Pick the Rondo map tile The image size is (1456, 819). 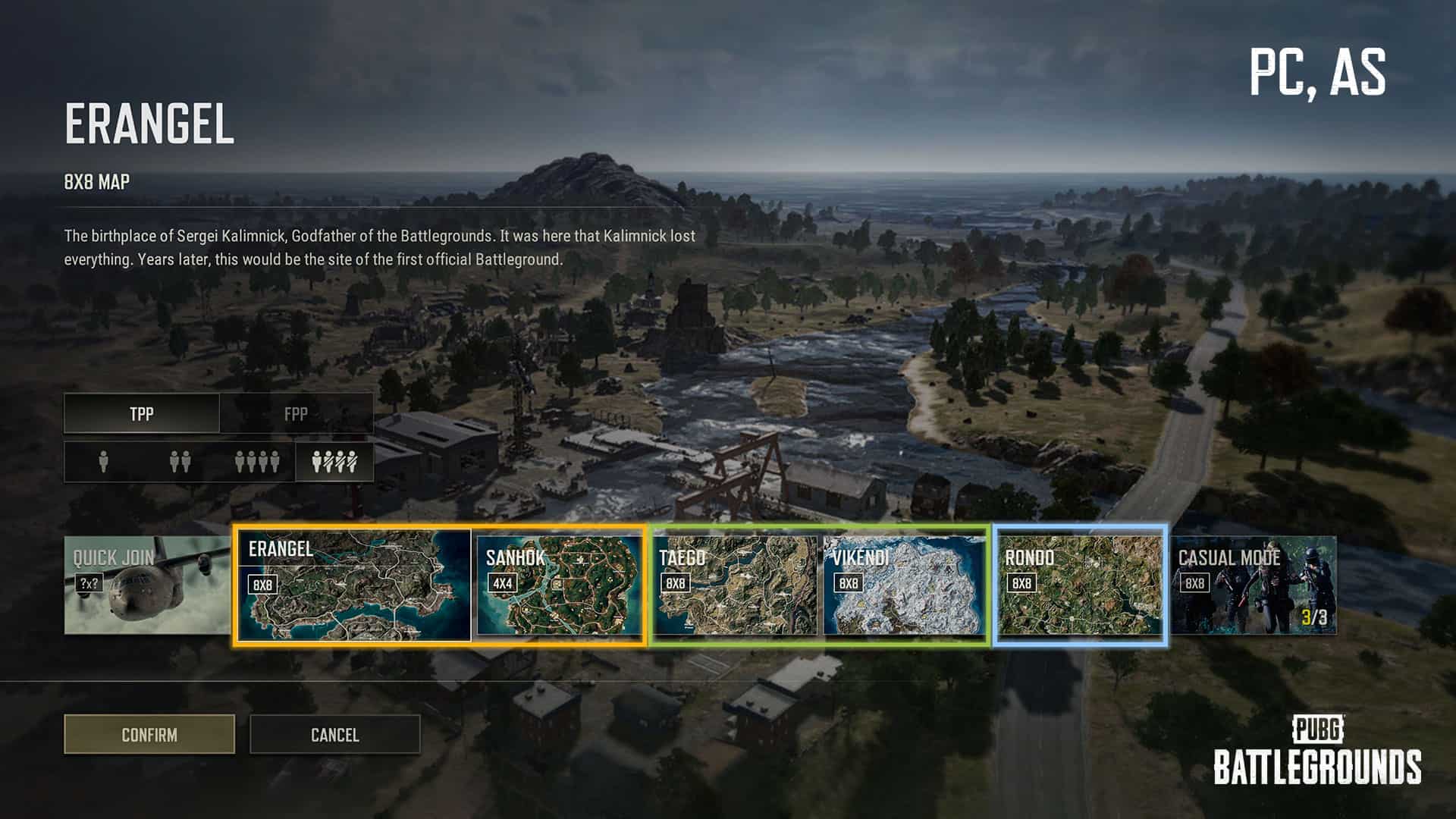(1080, 585)
